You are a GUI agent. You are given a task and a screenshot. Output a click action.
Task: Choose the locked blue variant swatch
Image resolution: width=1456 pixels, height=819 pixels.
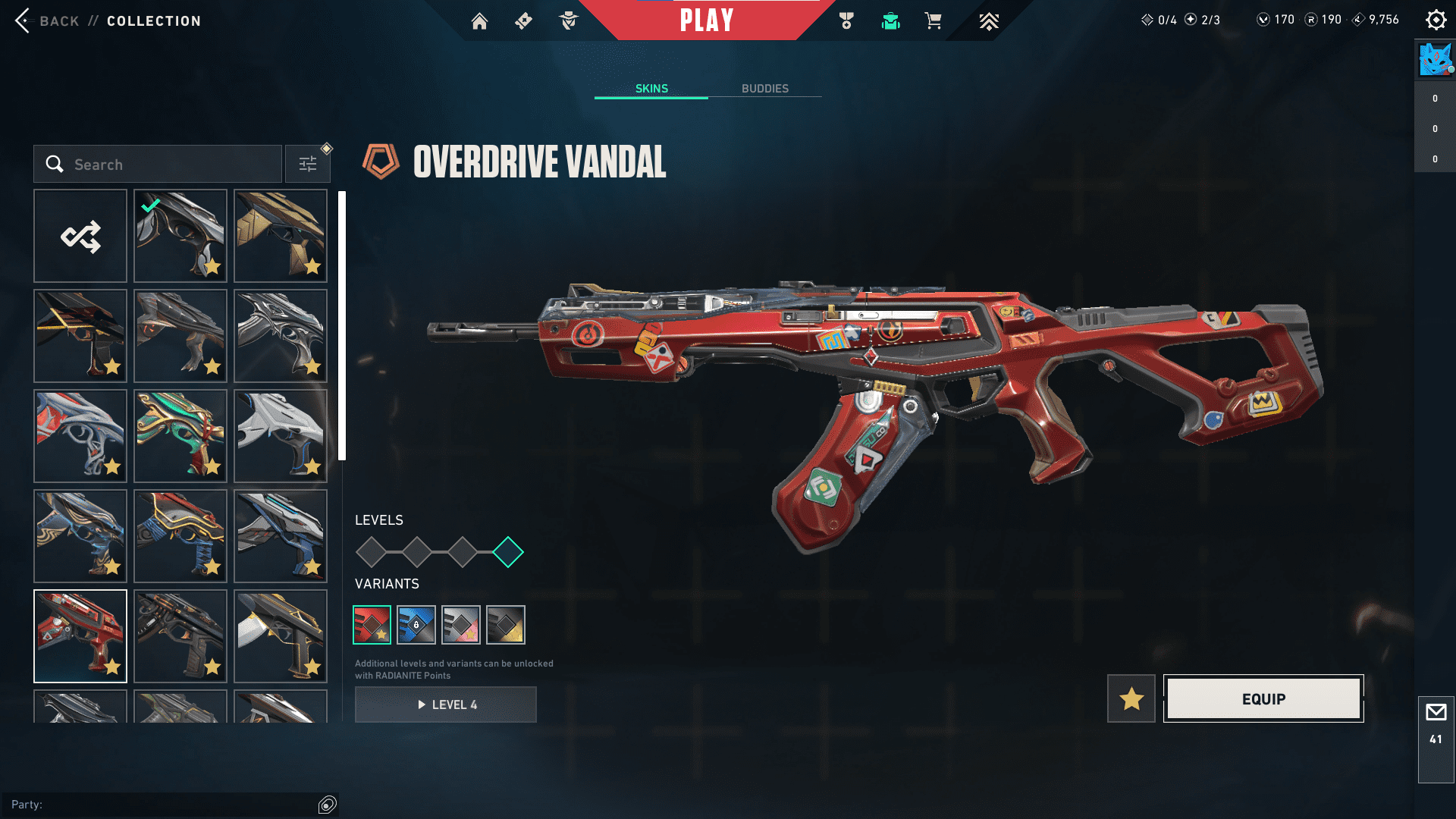pyautogui.click(x=416, y=625)
